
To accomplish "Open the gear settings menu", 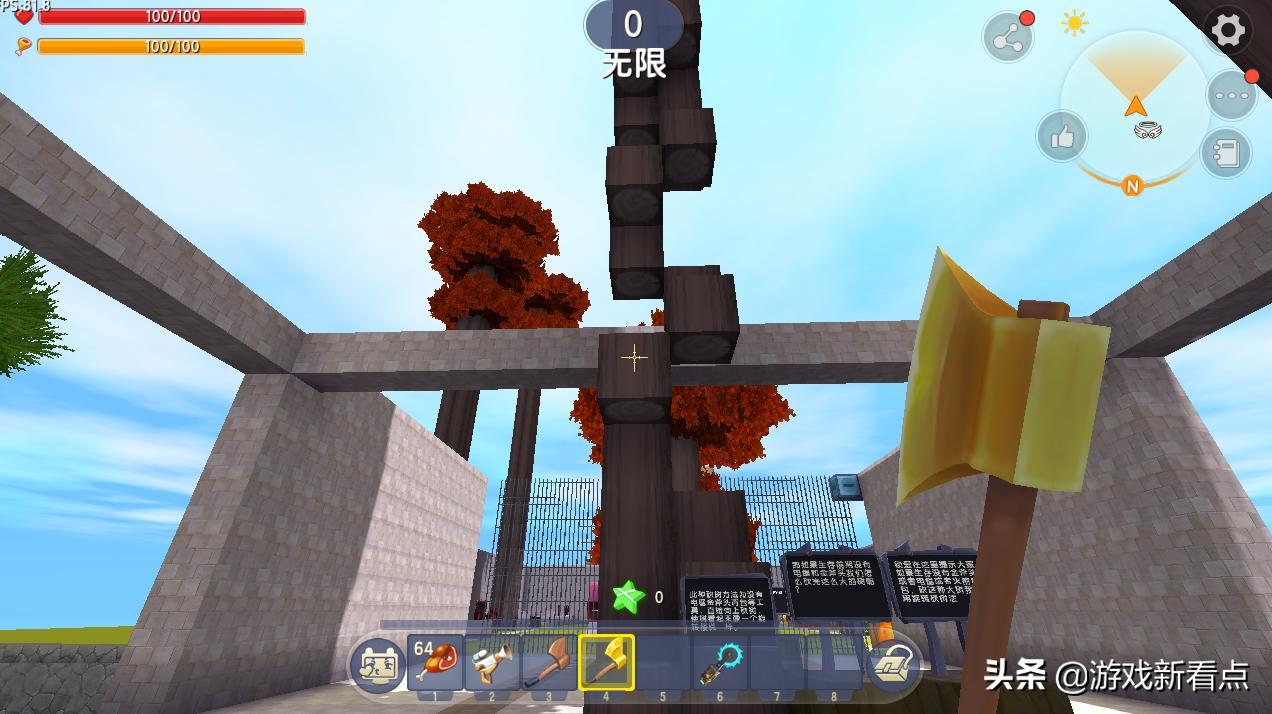I will pos(1227,30).
